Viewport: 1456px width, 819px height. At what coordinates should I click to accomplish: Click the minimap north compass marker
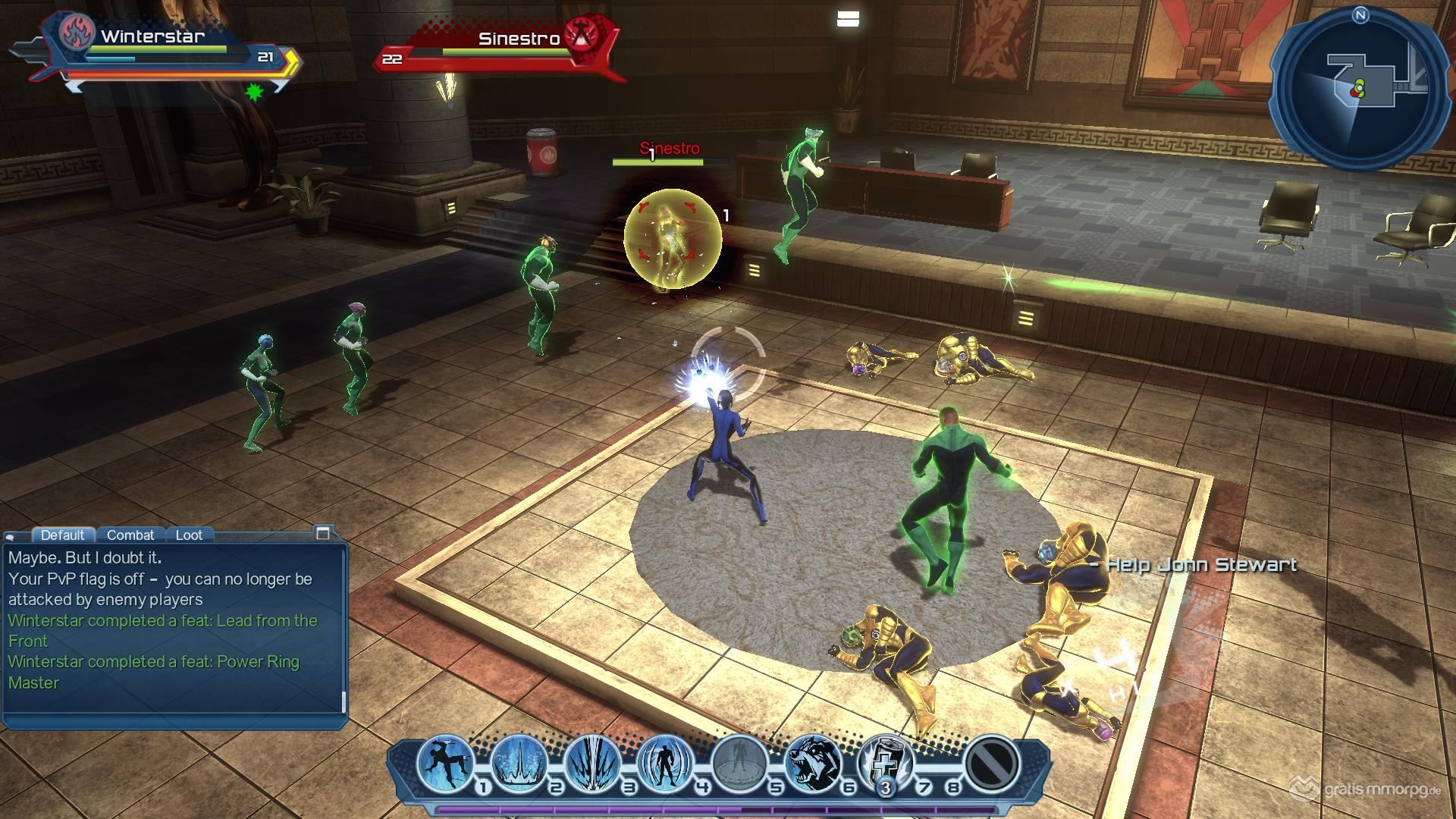(1360, 15)
